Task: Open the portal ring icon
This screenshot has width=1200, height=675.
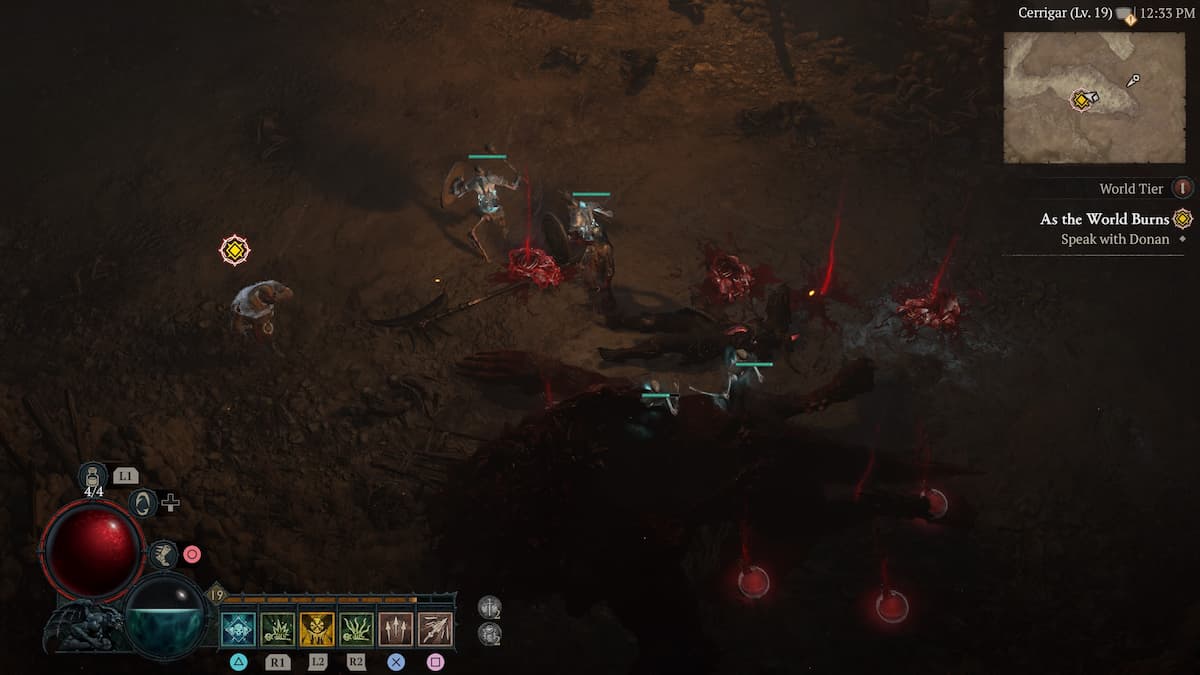Action: click(x=143, y=502)
